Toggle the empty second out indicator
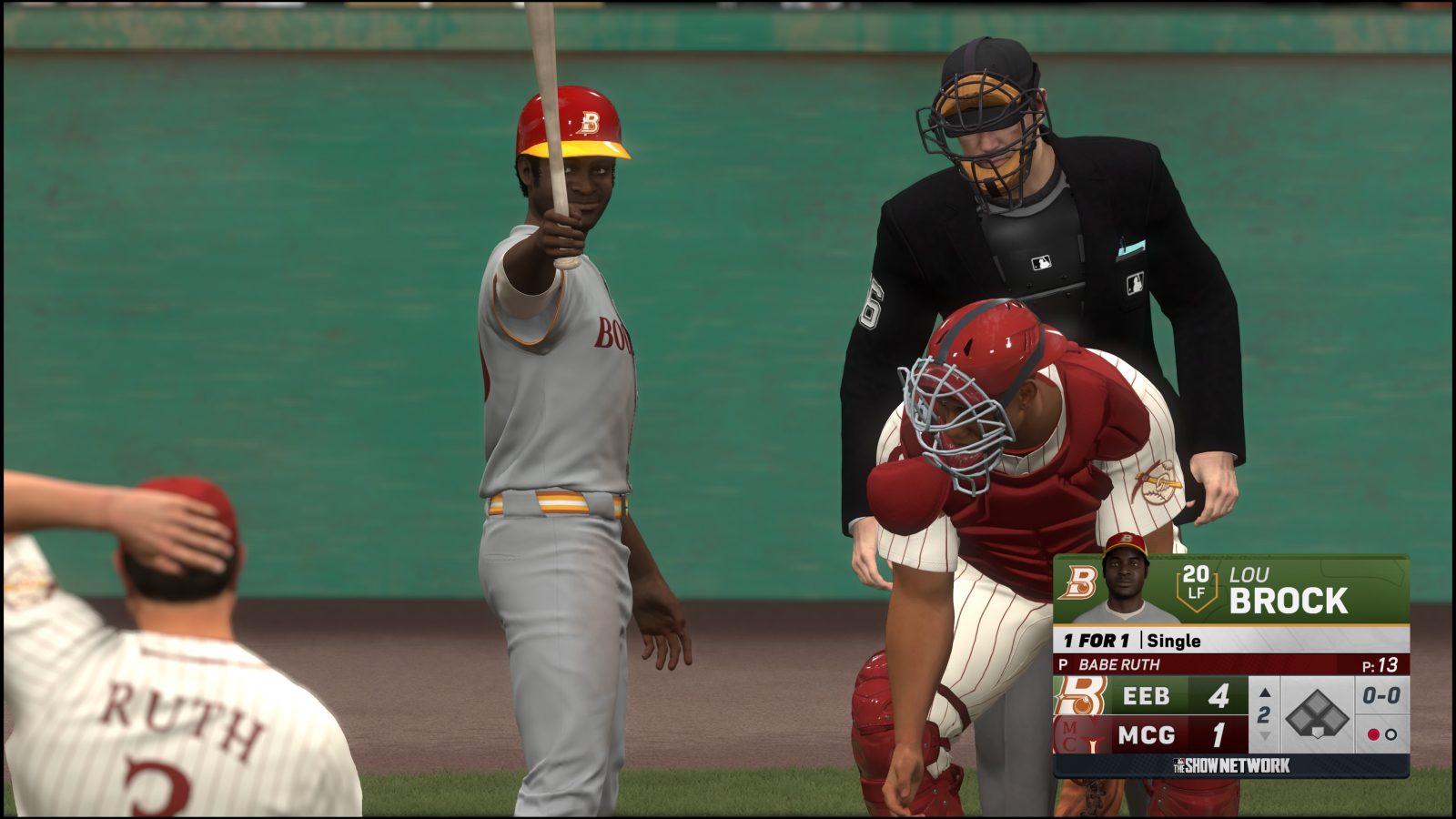 click(1392, 734)
